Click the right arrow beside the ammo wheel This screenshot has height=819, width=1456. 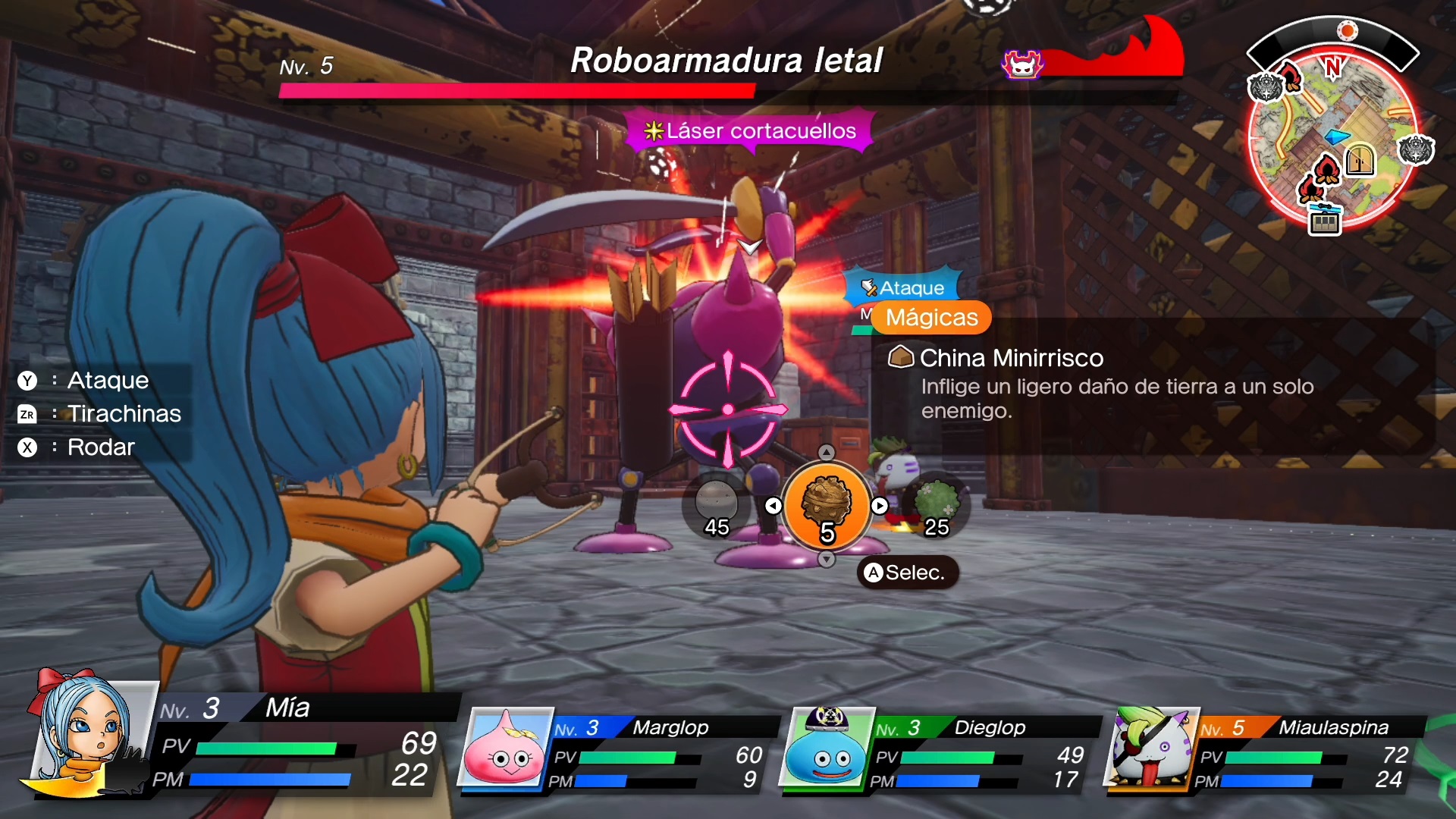880,506
